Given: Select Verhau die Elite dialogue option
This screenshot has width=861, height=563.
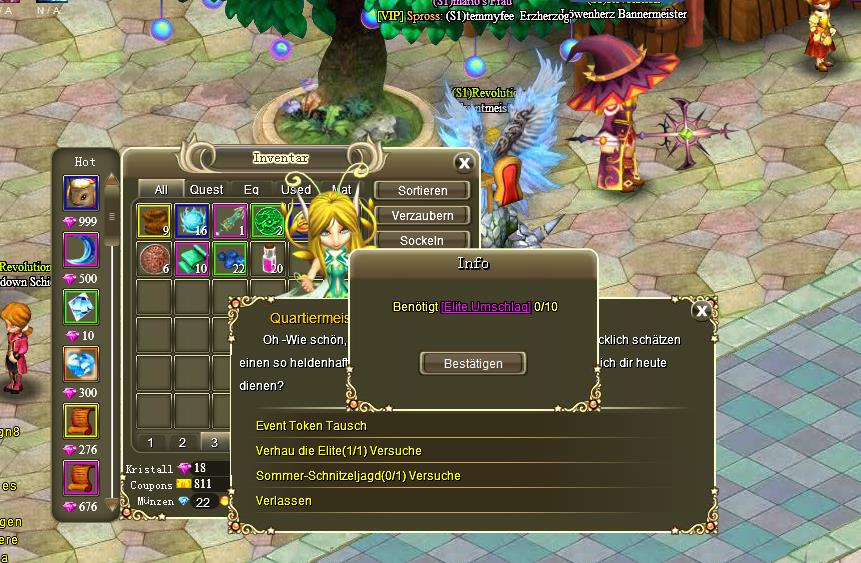Looking at the screenshot, I should [x=338, y=451].
